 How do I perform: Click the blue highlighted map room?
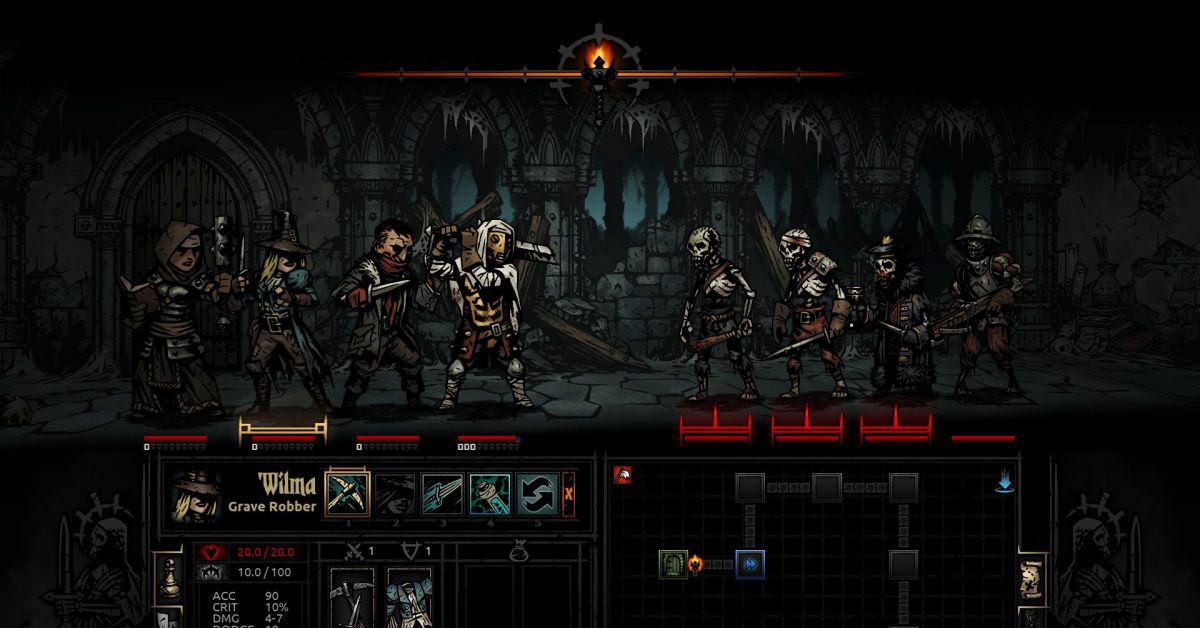click(750, 564)
